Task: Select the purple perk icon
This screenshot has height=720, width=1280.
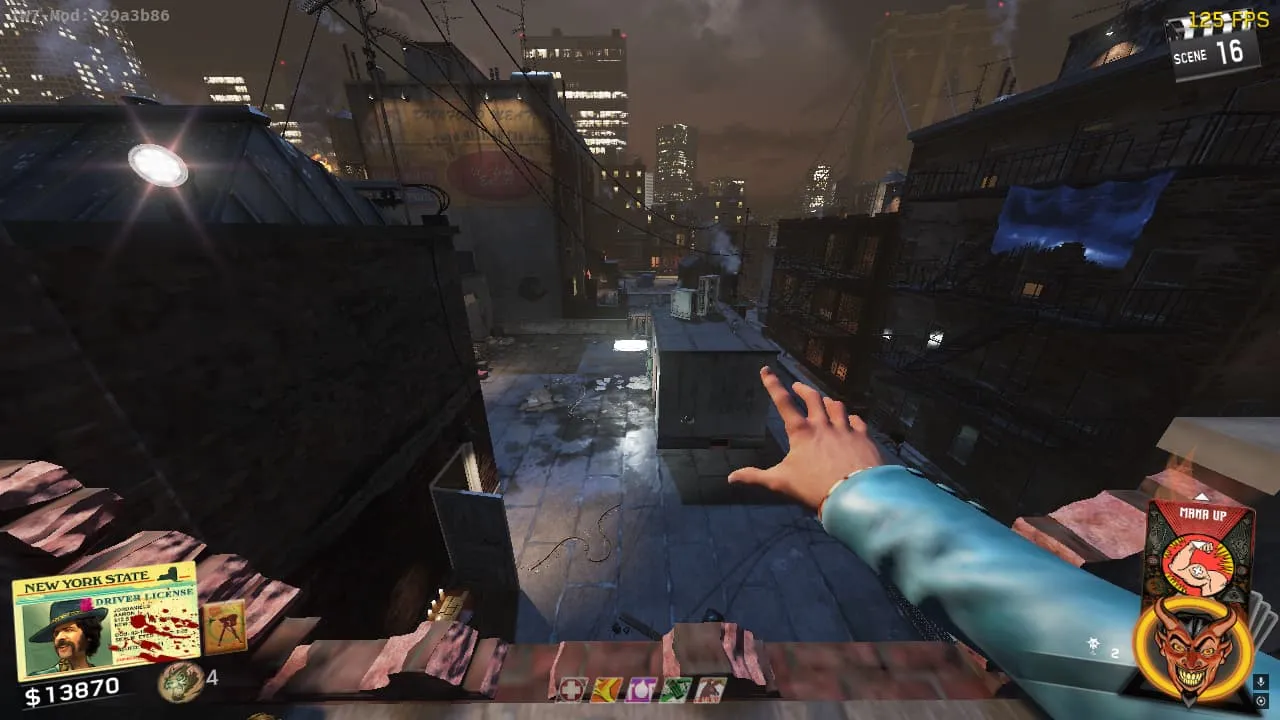Action: click(x=640, y=689)
